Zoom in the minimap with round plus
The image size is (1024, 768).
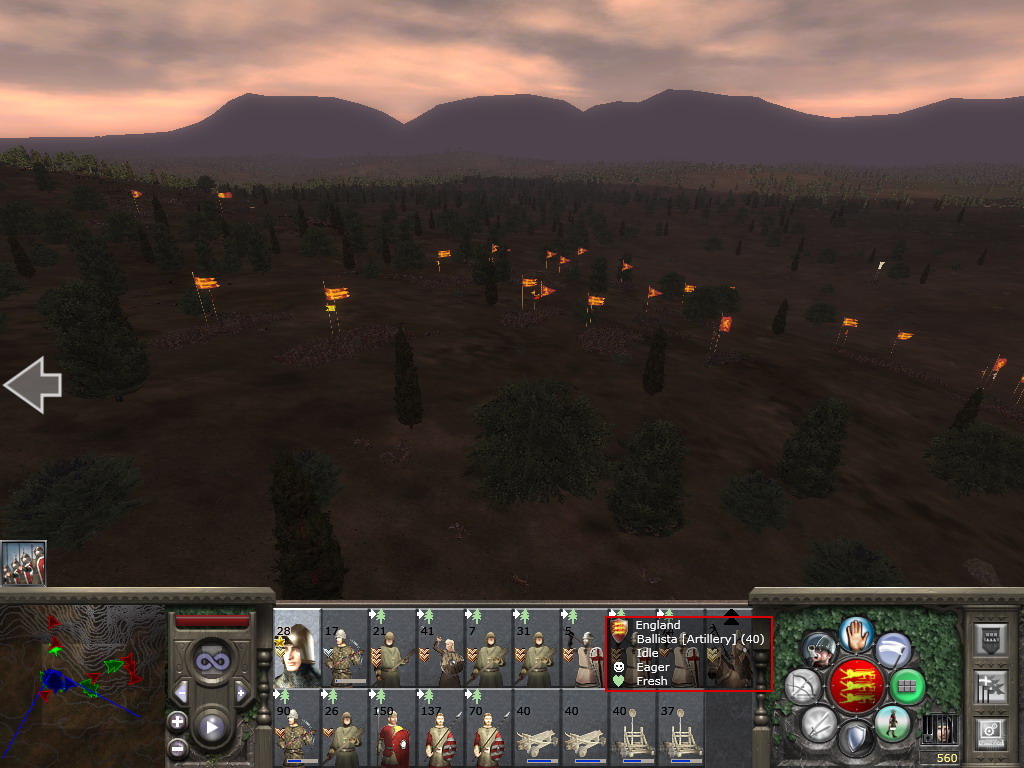[177, 721]
